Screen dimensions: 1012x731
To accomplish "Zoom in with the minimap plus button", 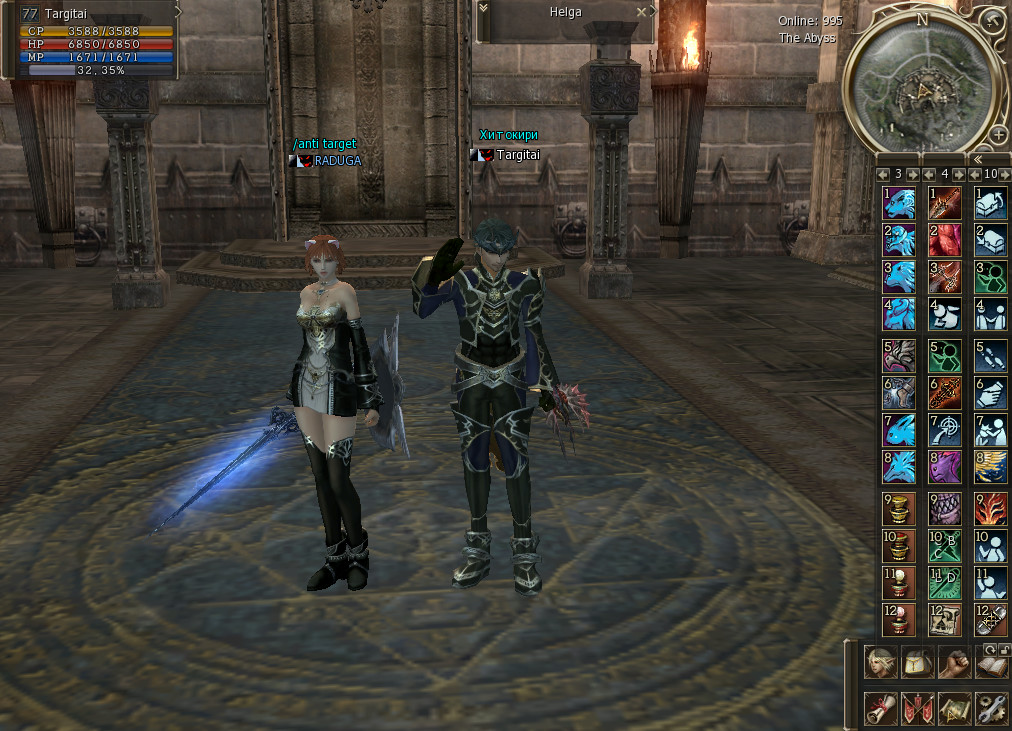I will tap(997, 134).
